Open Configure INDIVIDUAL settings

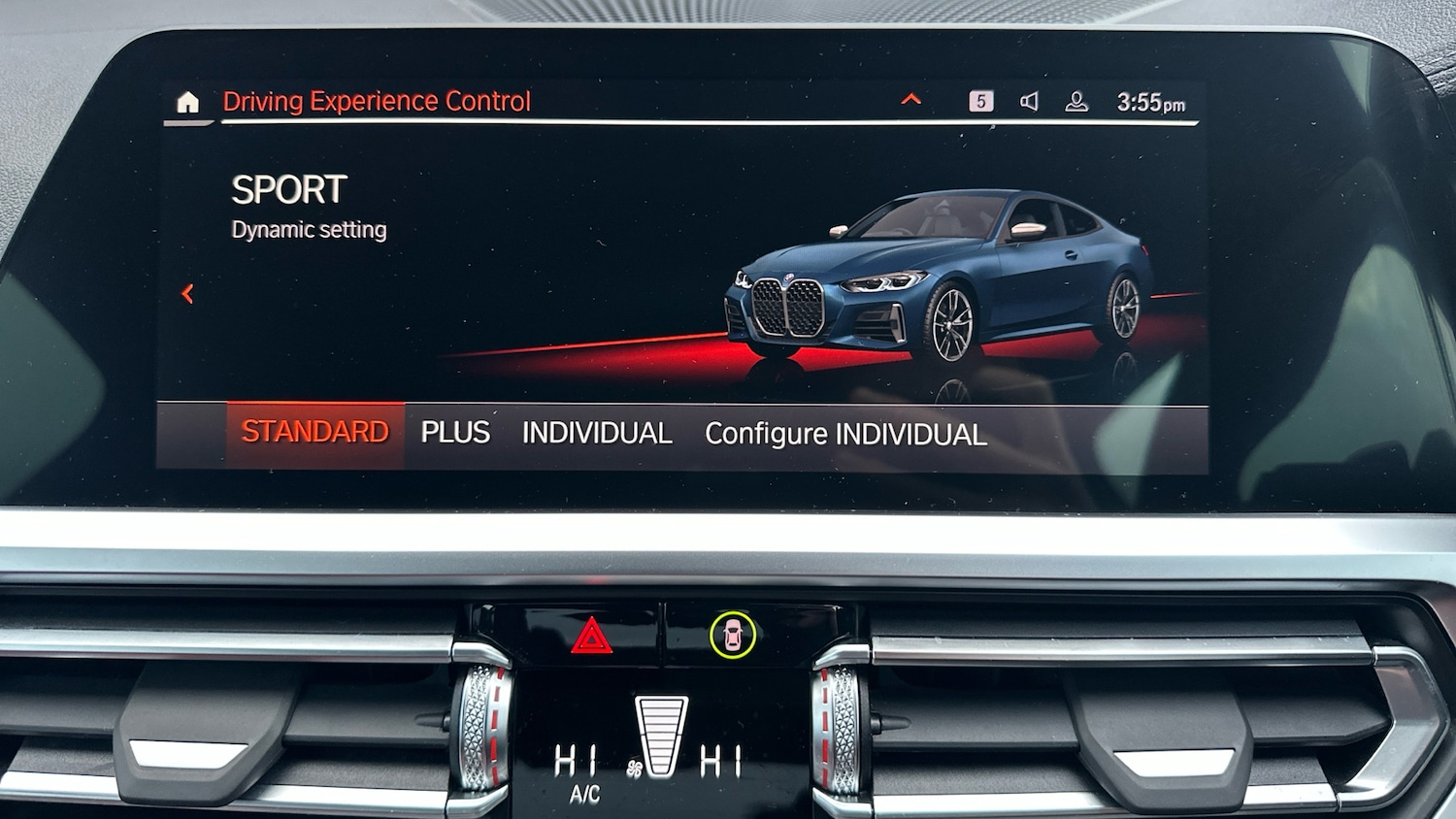point(845,435)
